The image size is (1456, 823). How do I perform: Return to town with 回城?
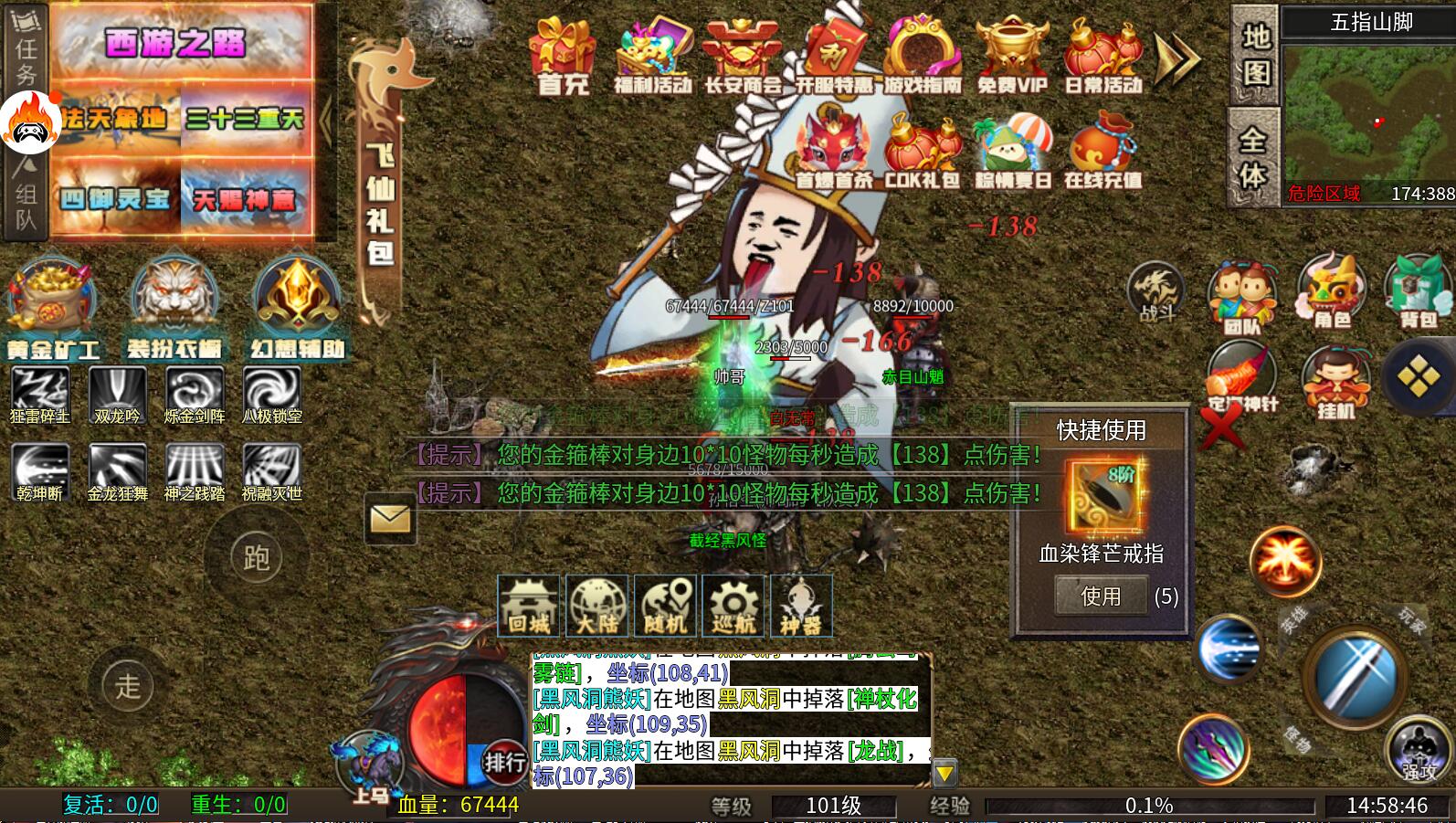(x=528, y=606)
